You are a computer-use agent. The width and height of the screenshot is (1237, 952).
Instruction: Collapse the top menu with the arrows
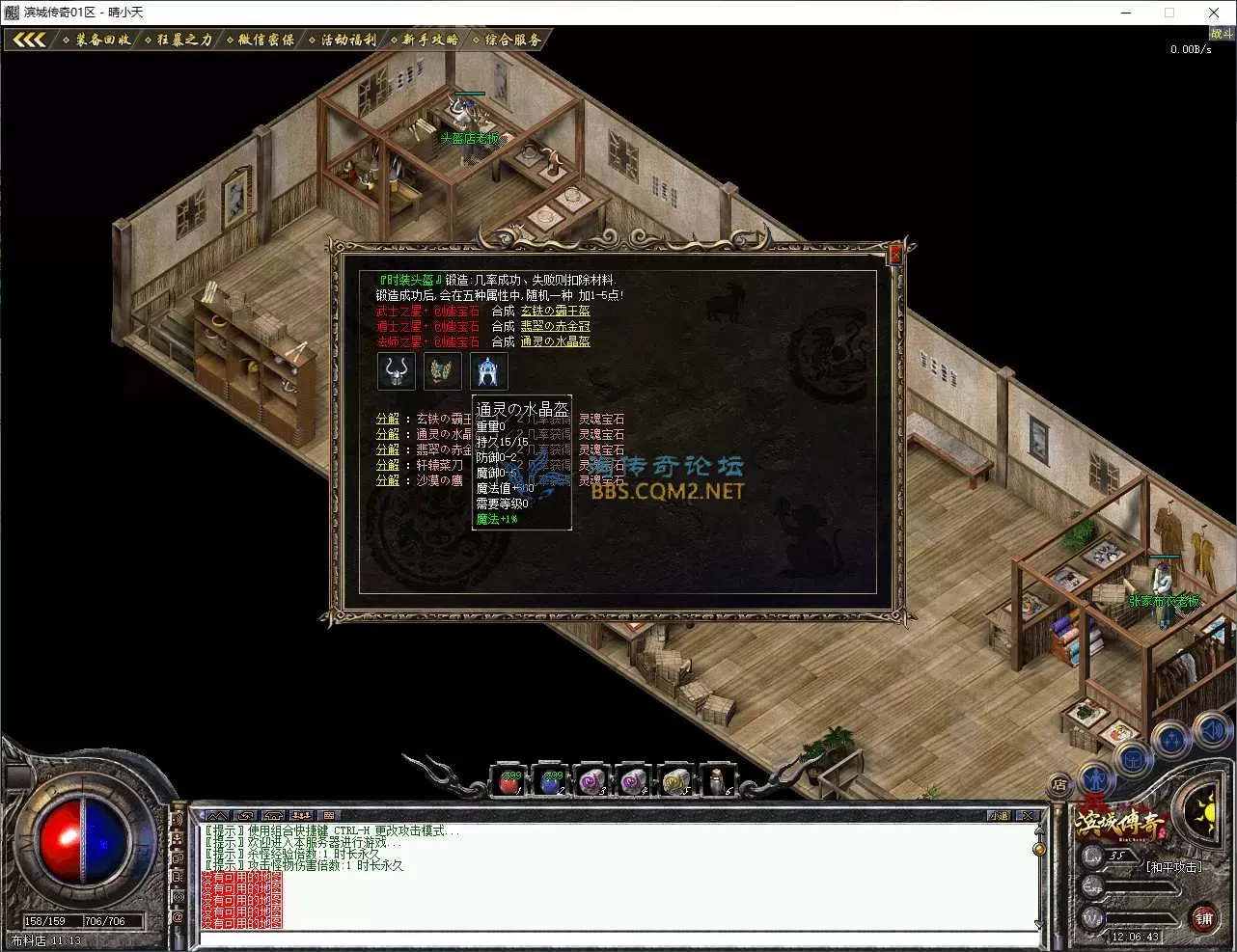[x=29, y=40]
